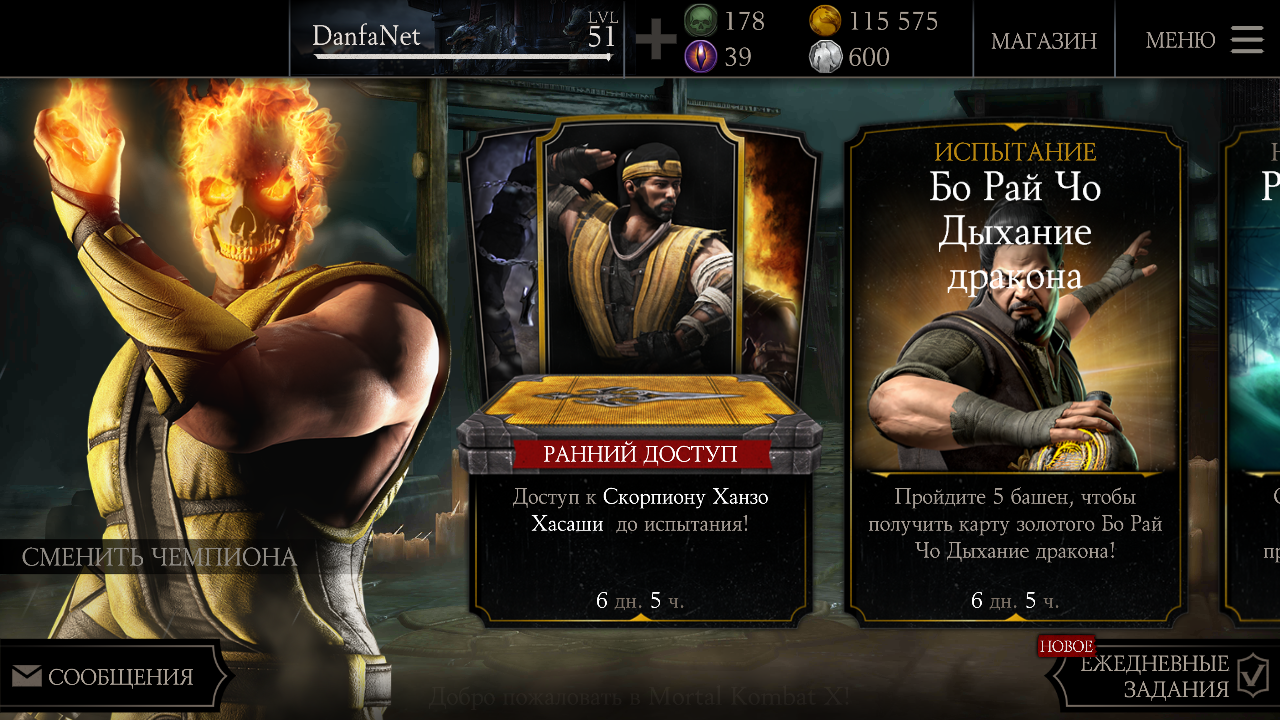
Task: Tap the plus icon to add currency
Action: point(656,40)
